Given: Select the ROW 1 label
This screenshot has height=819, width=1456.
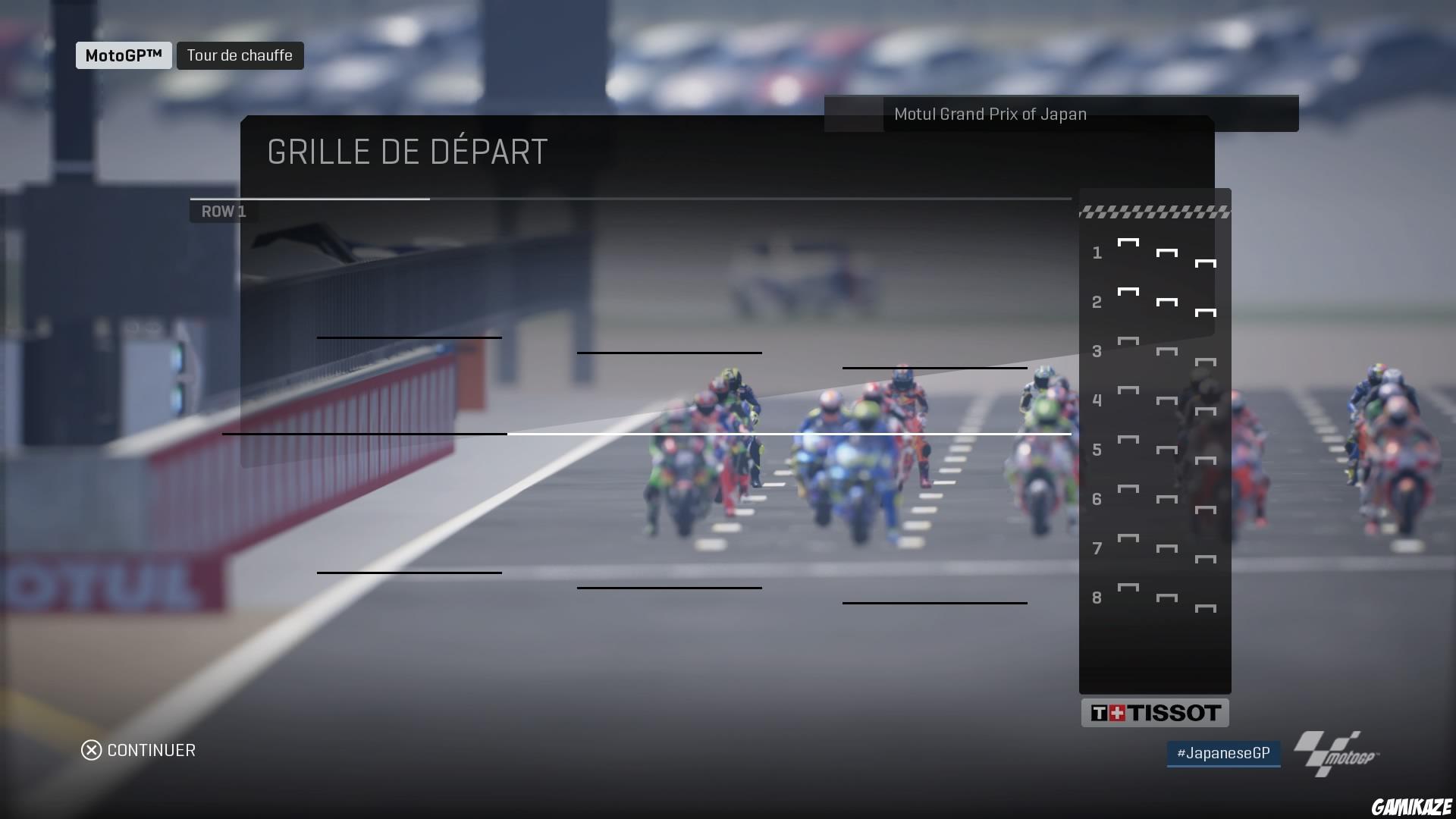Looking at the screenshot, I should [x=223, y=211].
